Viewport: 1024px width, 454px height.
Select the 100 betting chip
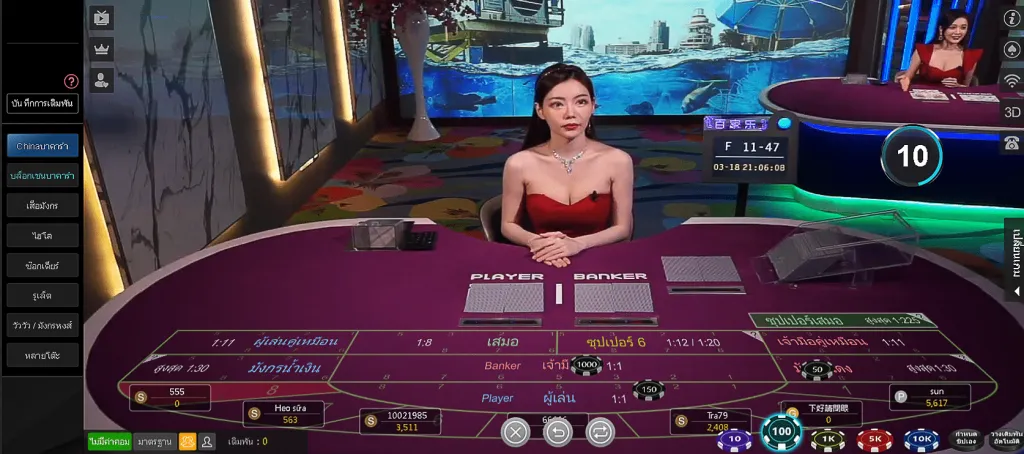click(x=781, y=433)
